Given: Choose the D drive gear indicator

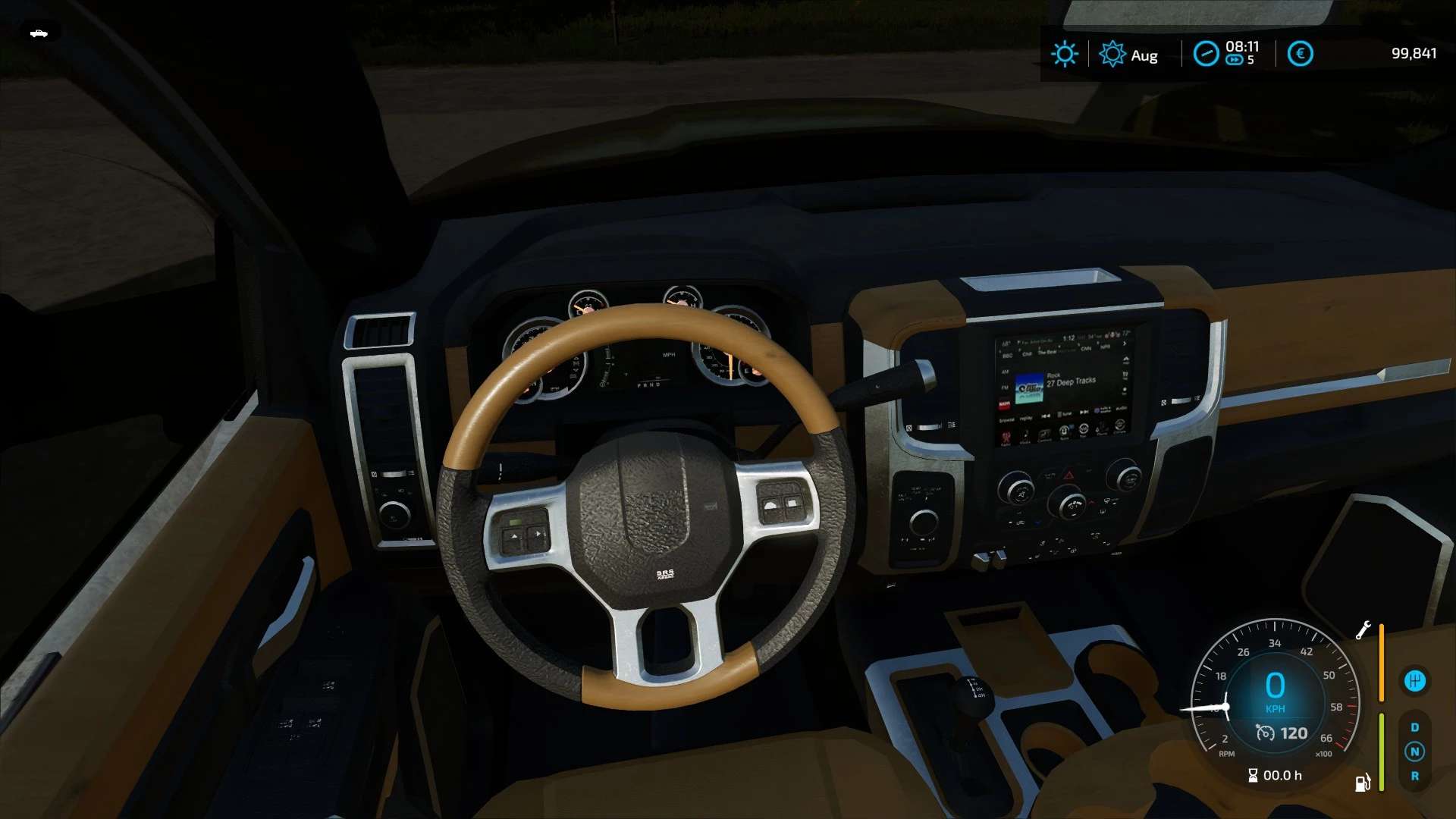Looking at the screenshot, I should [1414, 727].
